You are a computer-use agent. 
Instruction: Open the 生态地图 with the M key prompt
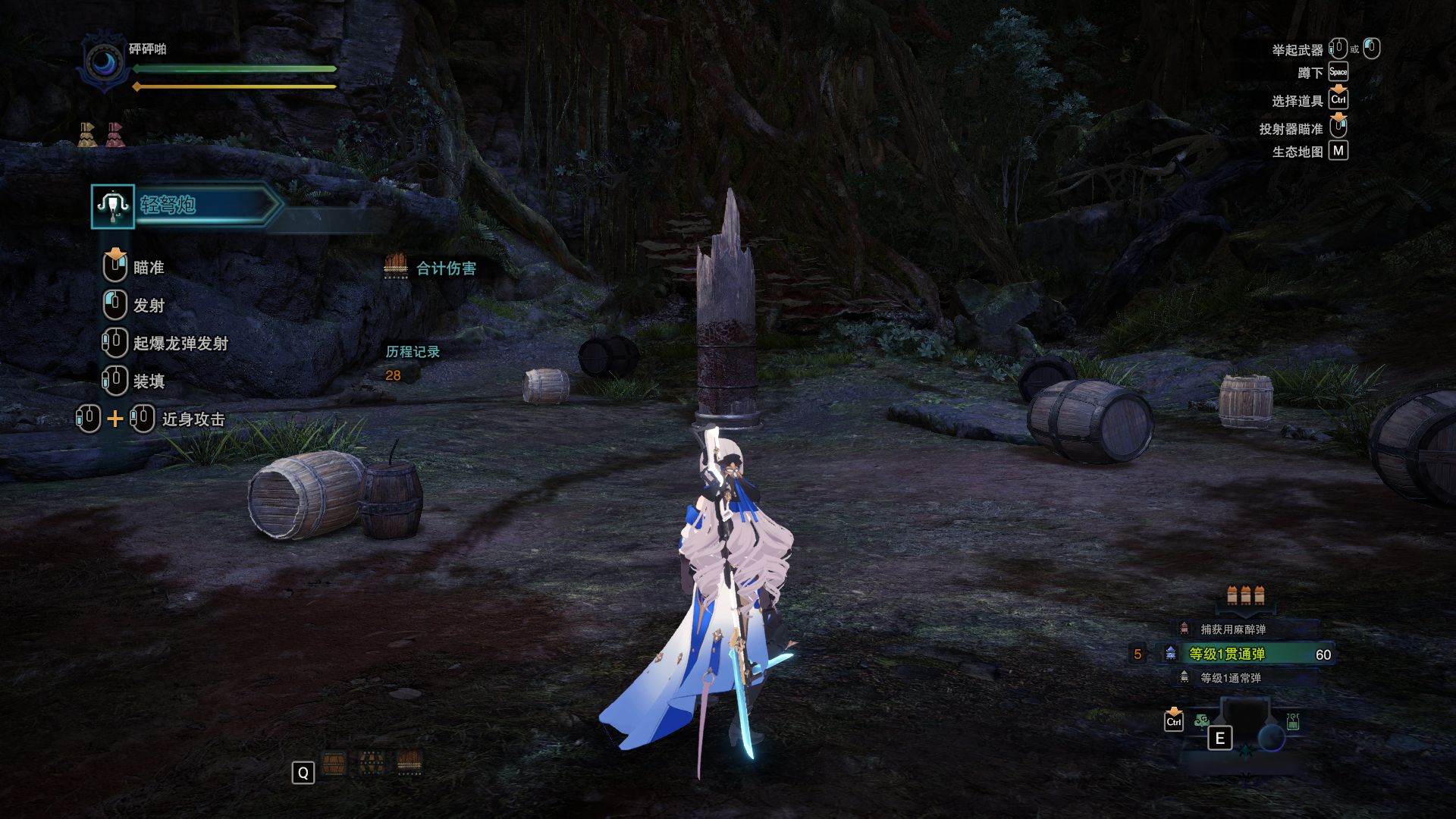click(1339, 151)
